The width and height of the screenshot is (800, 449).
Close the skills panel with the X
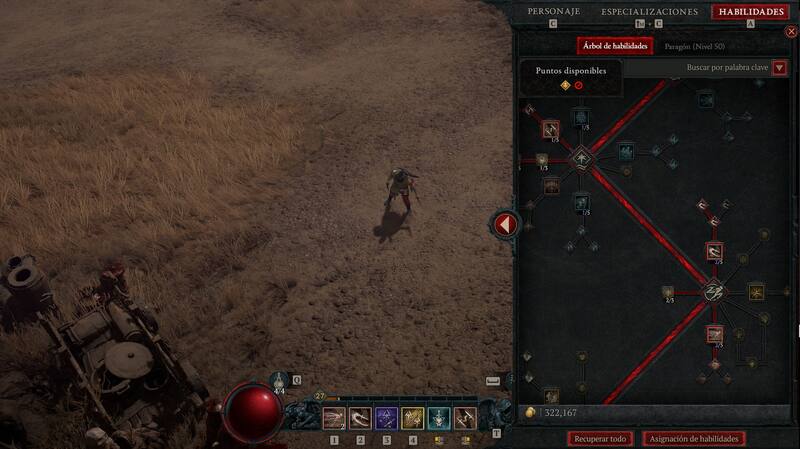(x=791, y=32)
